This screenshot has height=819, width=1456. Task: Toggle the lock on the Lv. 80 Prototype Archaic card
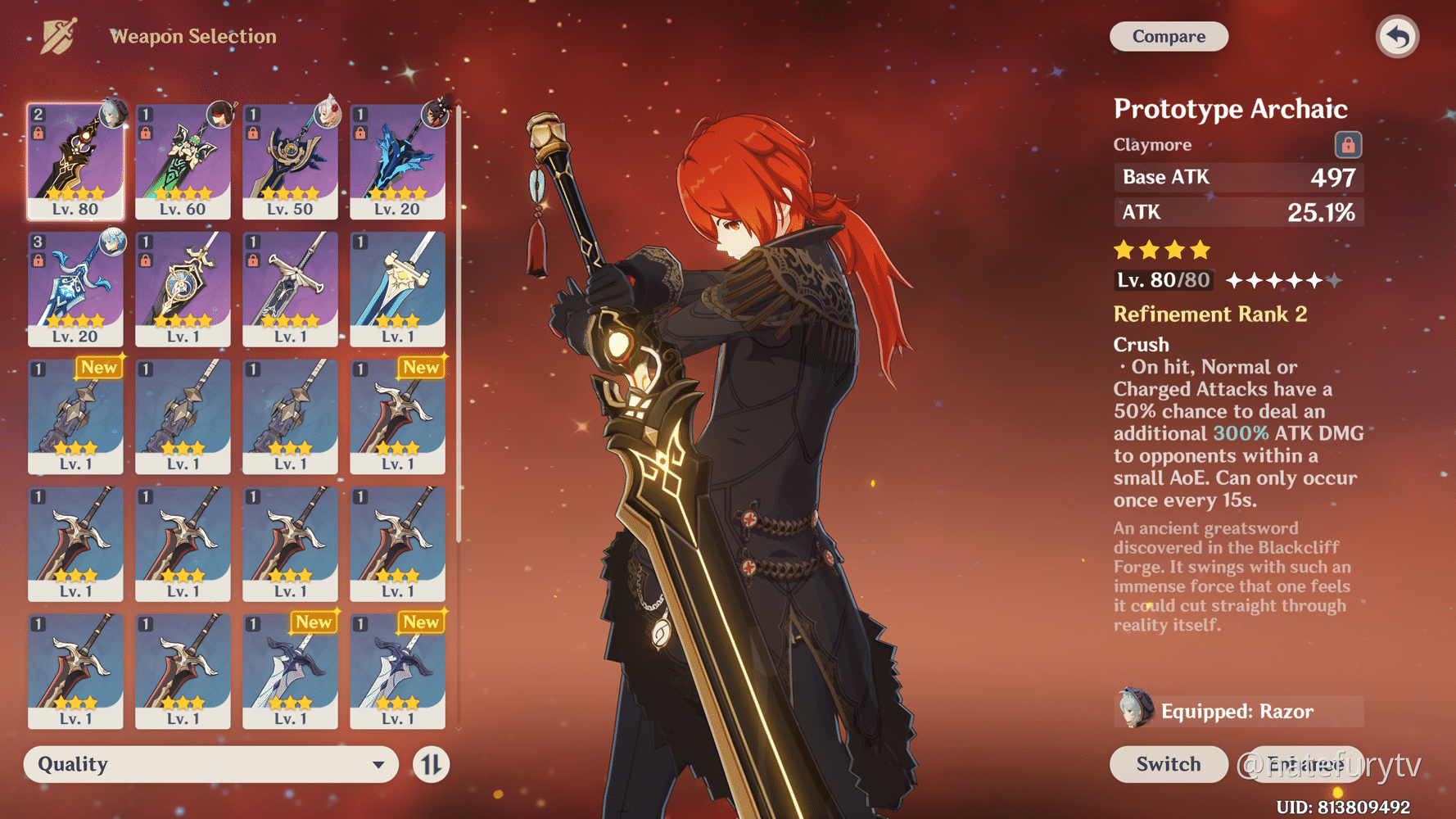coord(38,131)
